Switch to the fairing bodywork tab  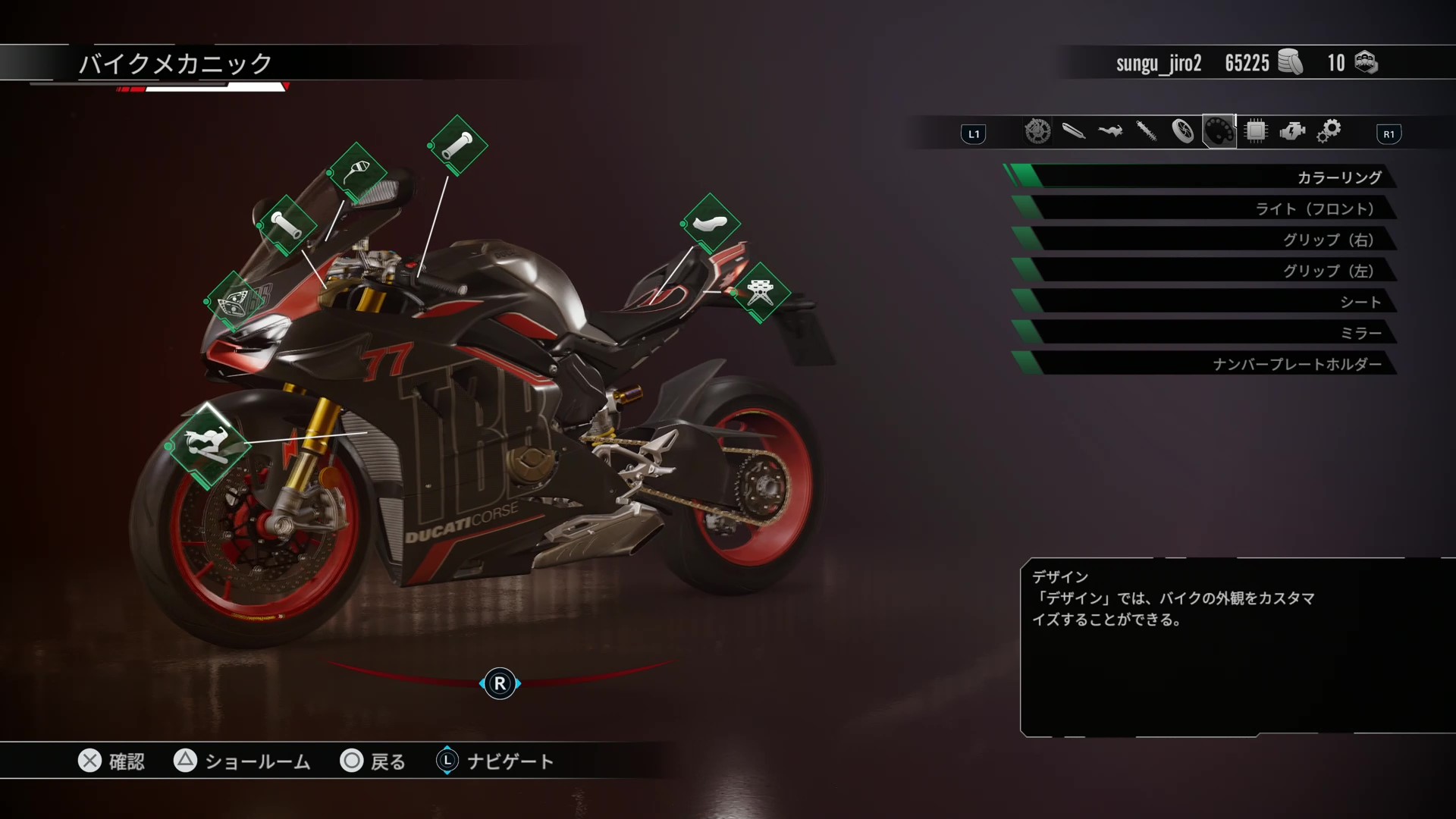tap(1110, 132)
